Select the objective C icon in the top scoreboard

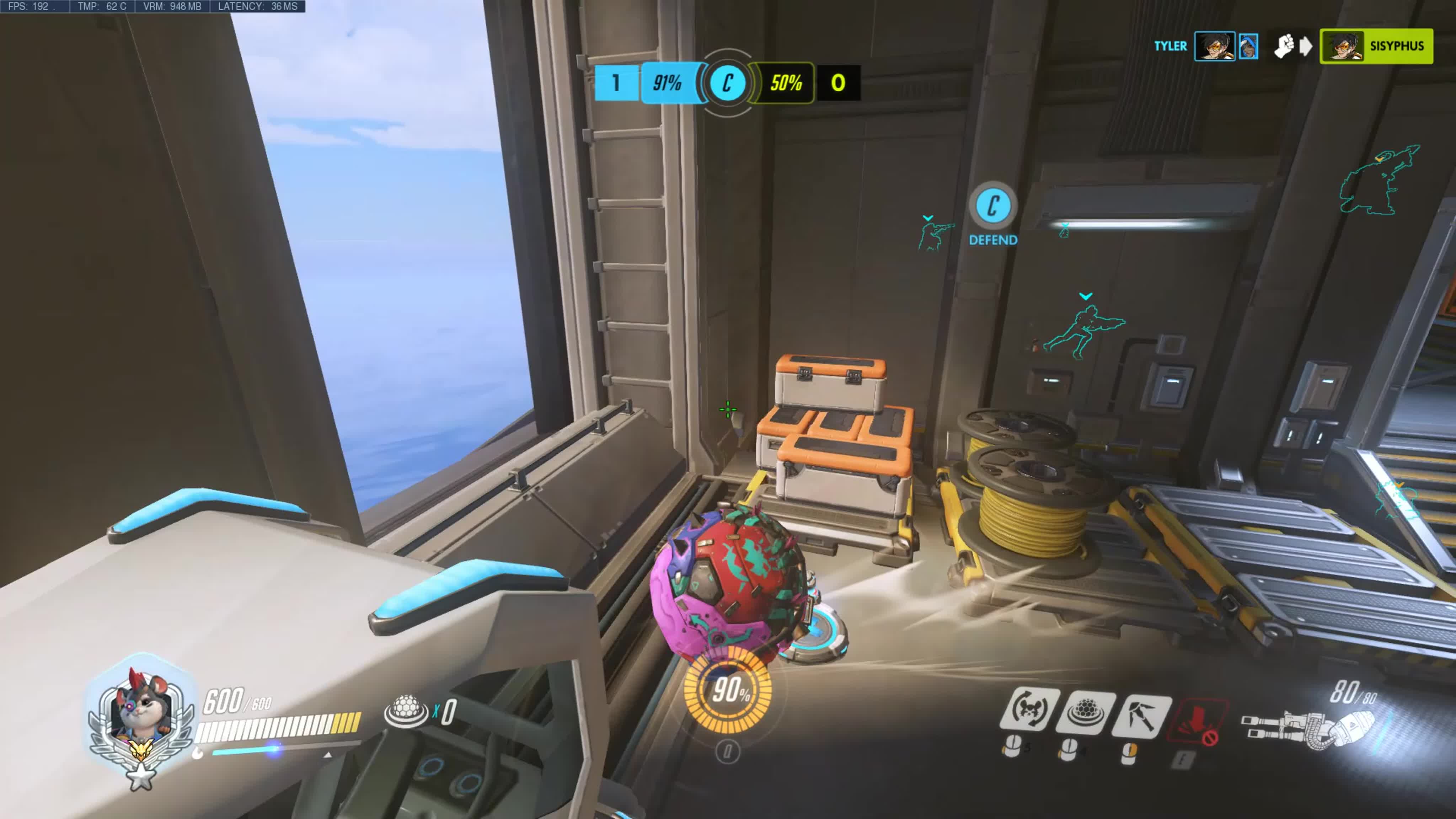click(727, 83)
